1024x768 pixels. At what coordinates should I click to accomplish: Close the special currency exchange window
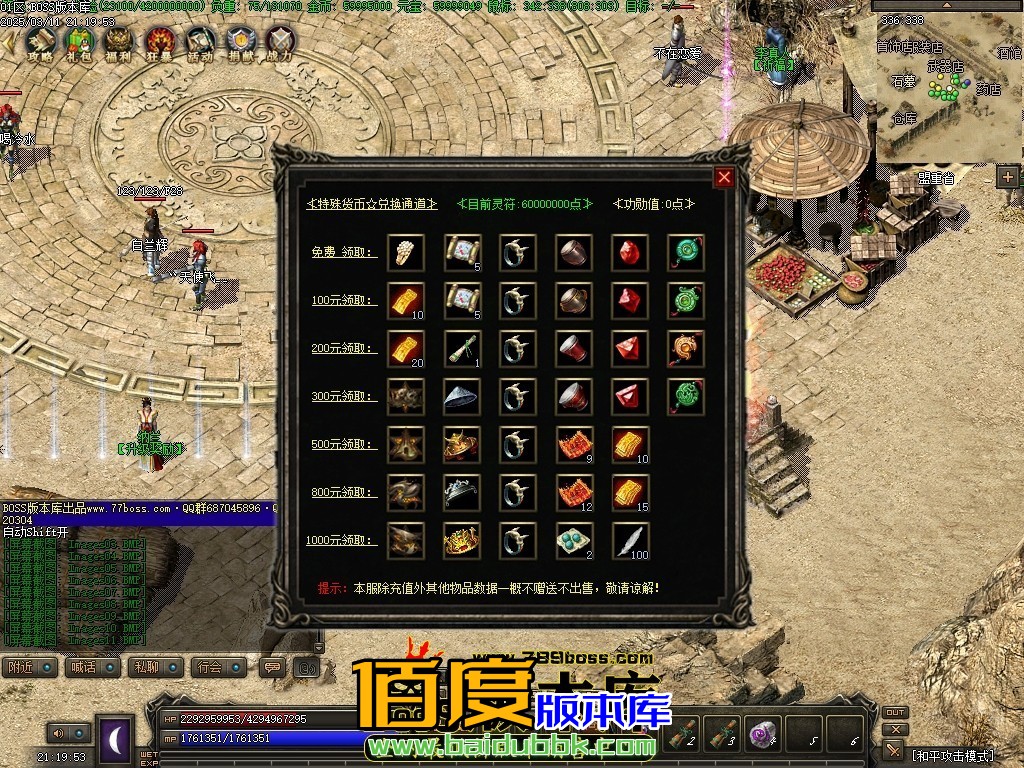point(725,178)
